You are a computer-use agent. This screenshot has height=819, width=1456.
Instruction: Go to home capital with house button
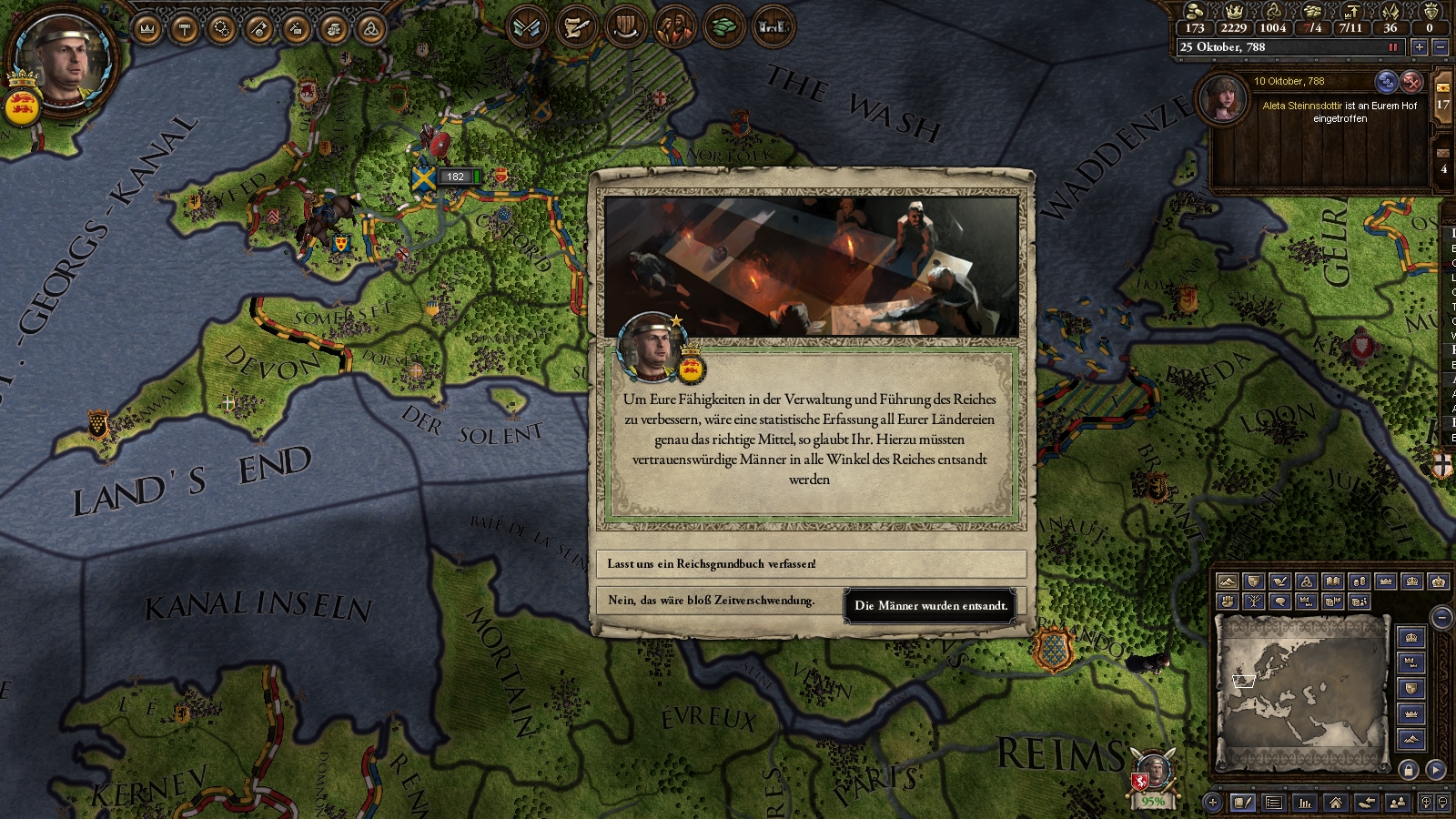pos(1335,803)
